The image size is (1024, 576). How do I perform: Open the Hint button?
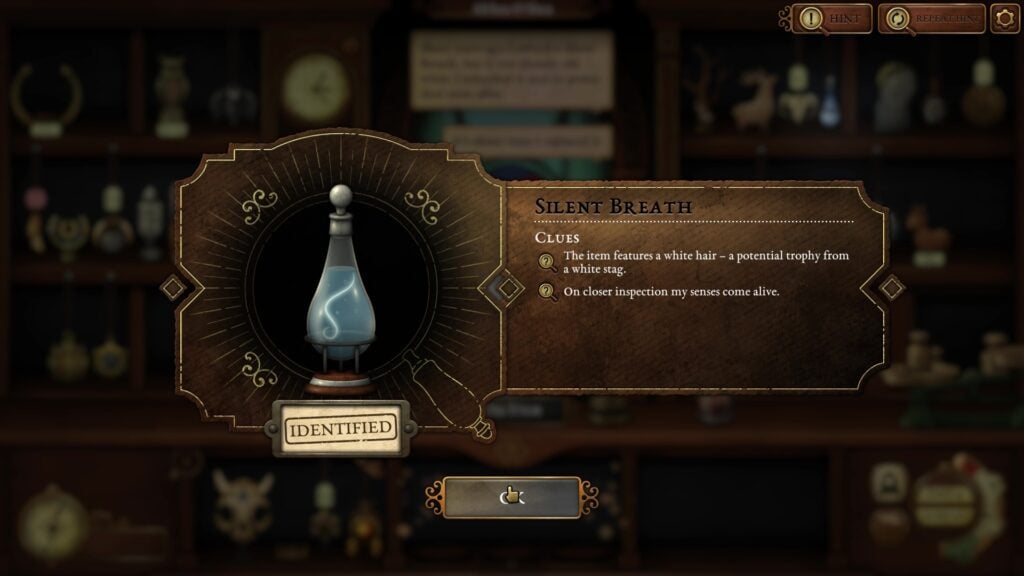[x=832, y=18]
